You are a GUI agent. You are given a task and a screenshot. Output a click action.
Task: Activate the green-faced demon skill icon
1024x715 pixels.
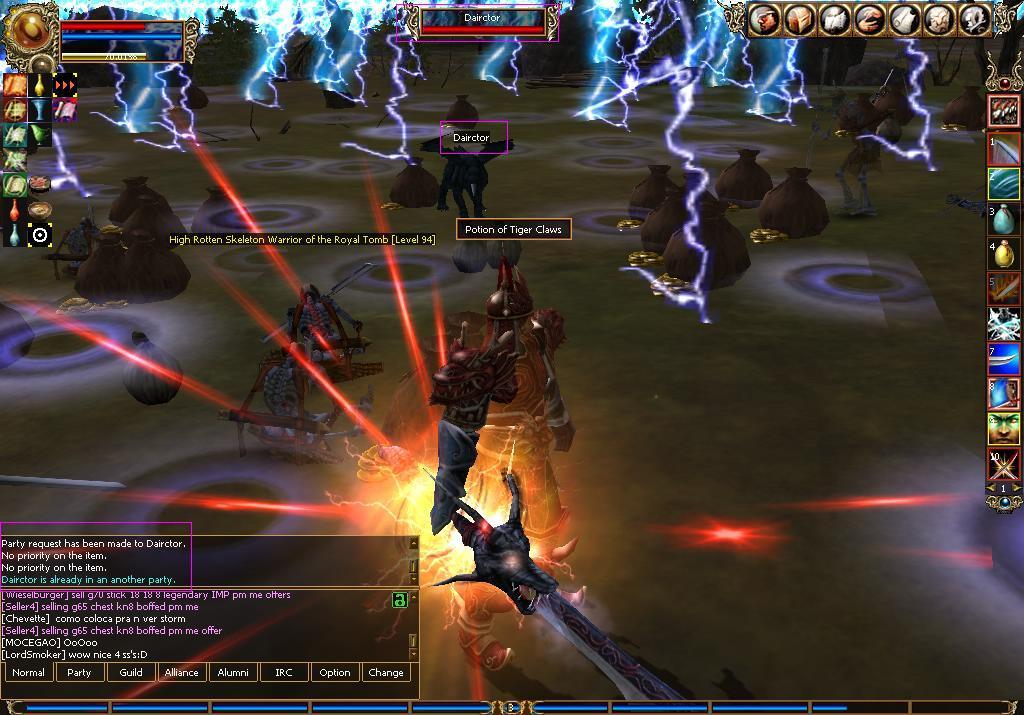[x=1004, y=428]
